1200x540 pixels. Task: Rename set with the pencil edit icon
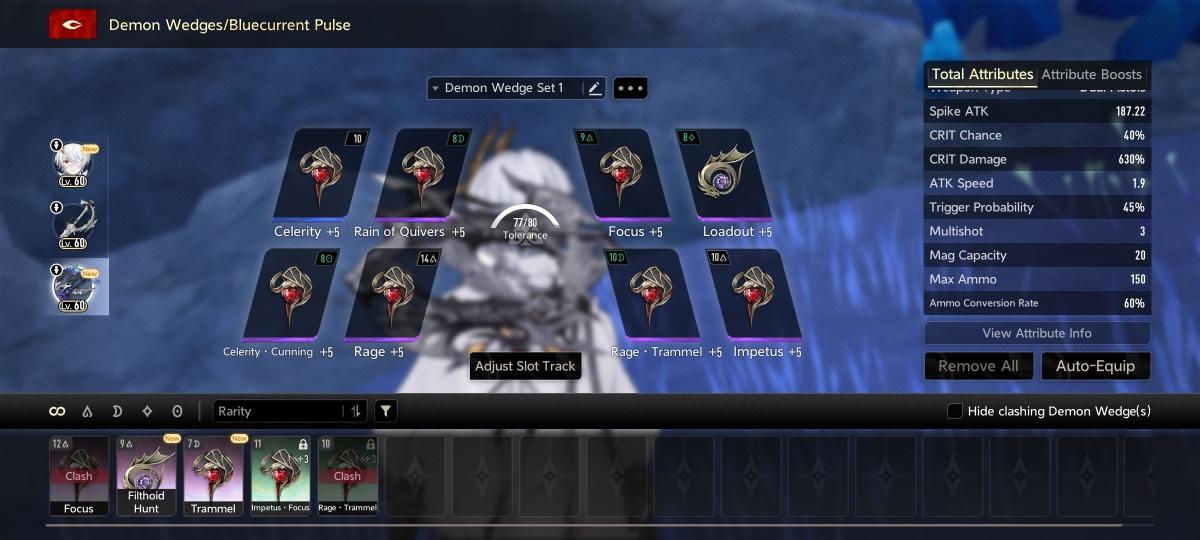tap(595, 88)
